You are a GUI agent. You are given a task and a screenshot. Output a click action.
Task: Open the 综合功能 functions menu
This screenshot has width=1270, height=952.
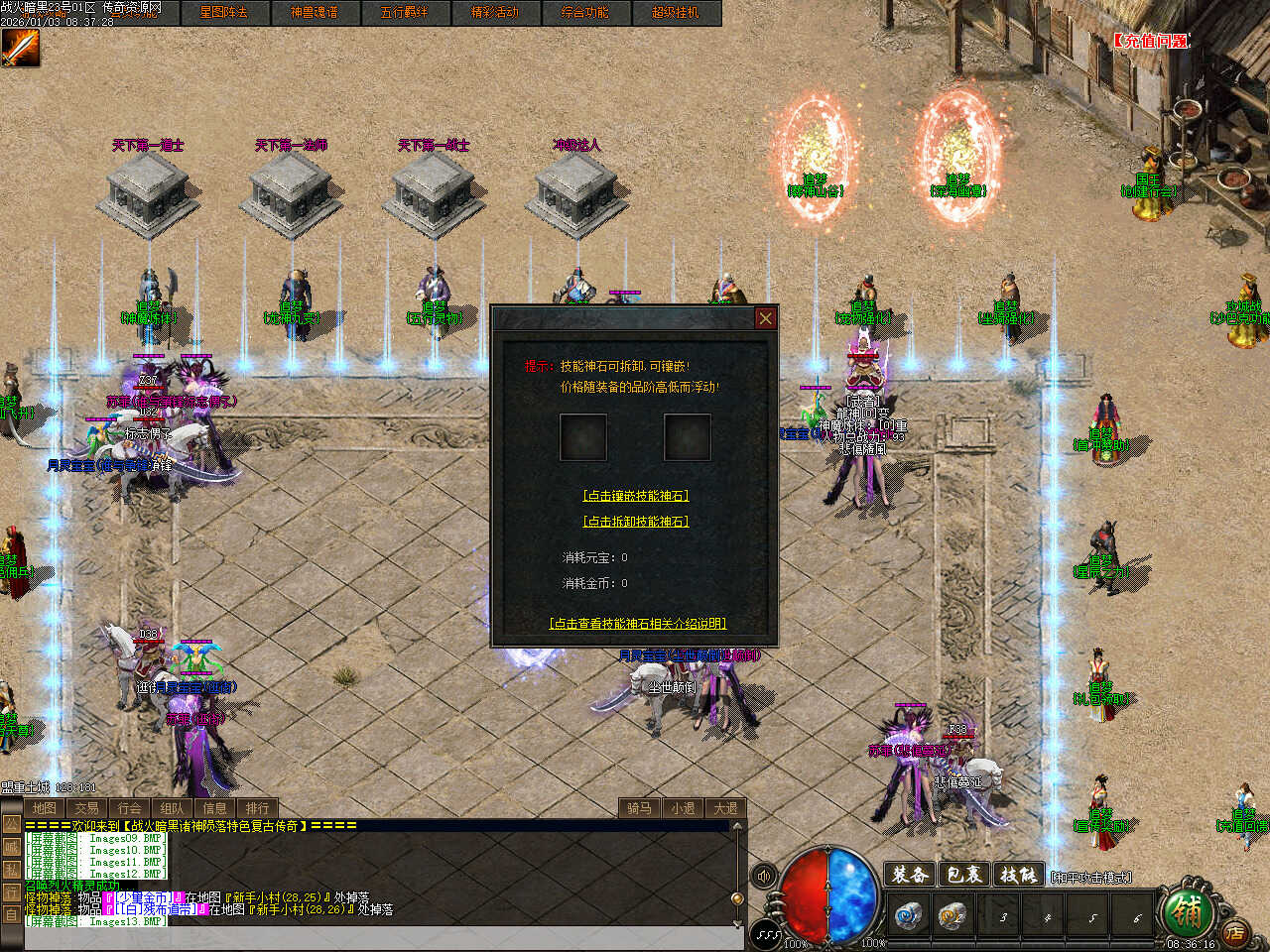(584, 13)
